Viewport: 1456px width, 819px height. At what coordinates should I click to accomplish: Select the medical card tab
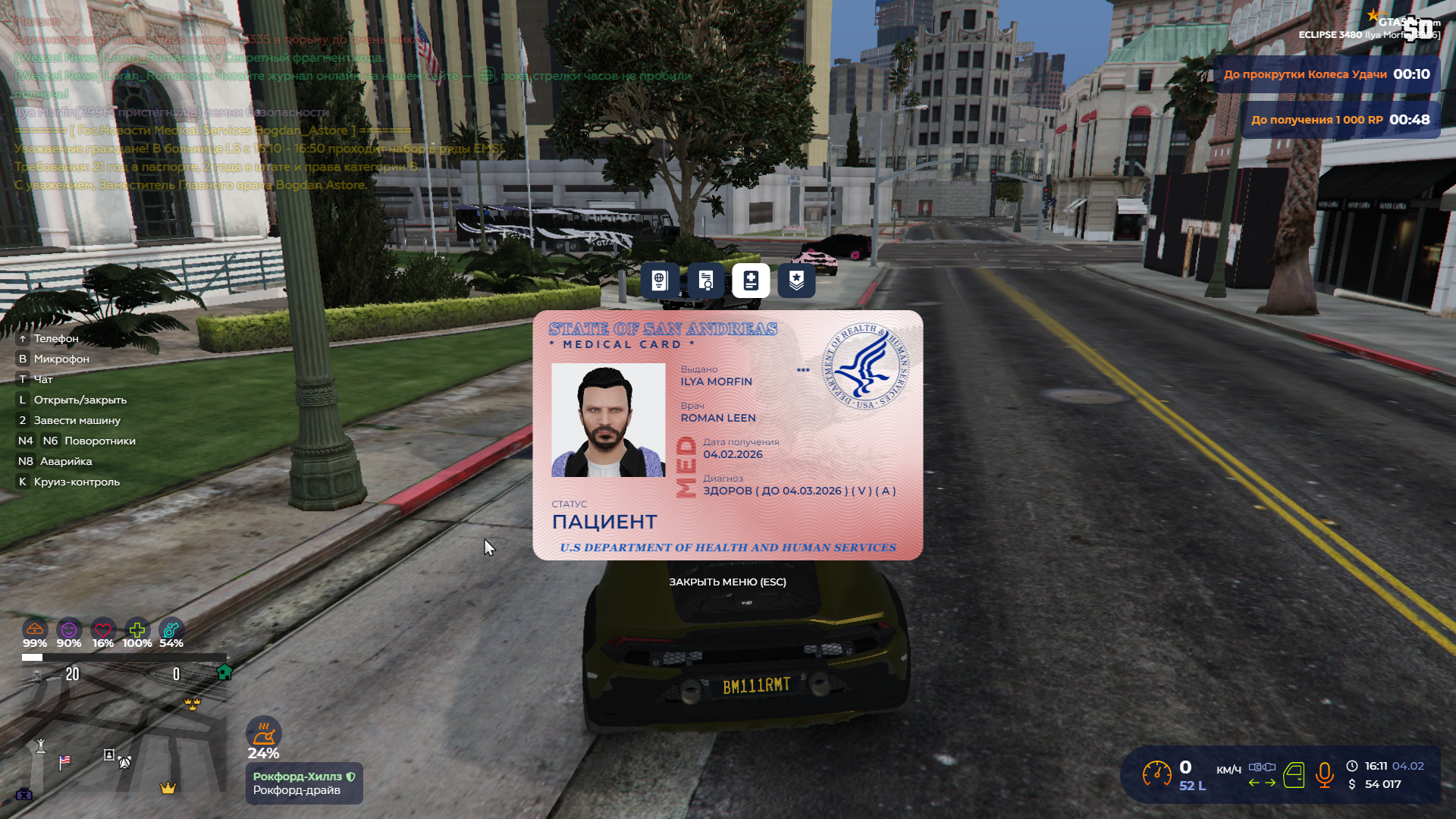pyautogui.click(x=751, y=281)
